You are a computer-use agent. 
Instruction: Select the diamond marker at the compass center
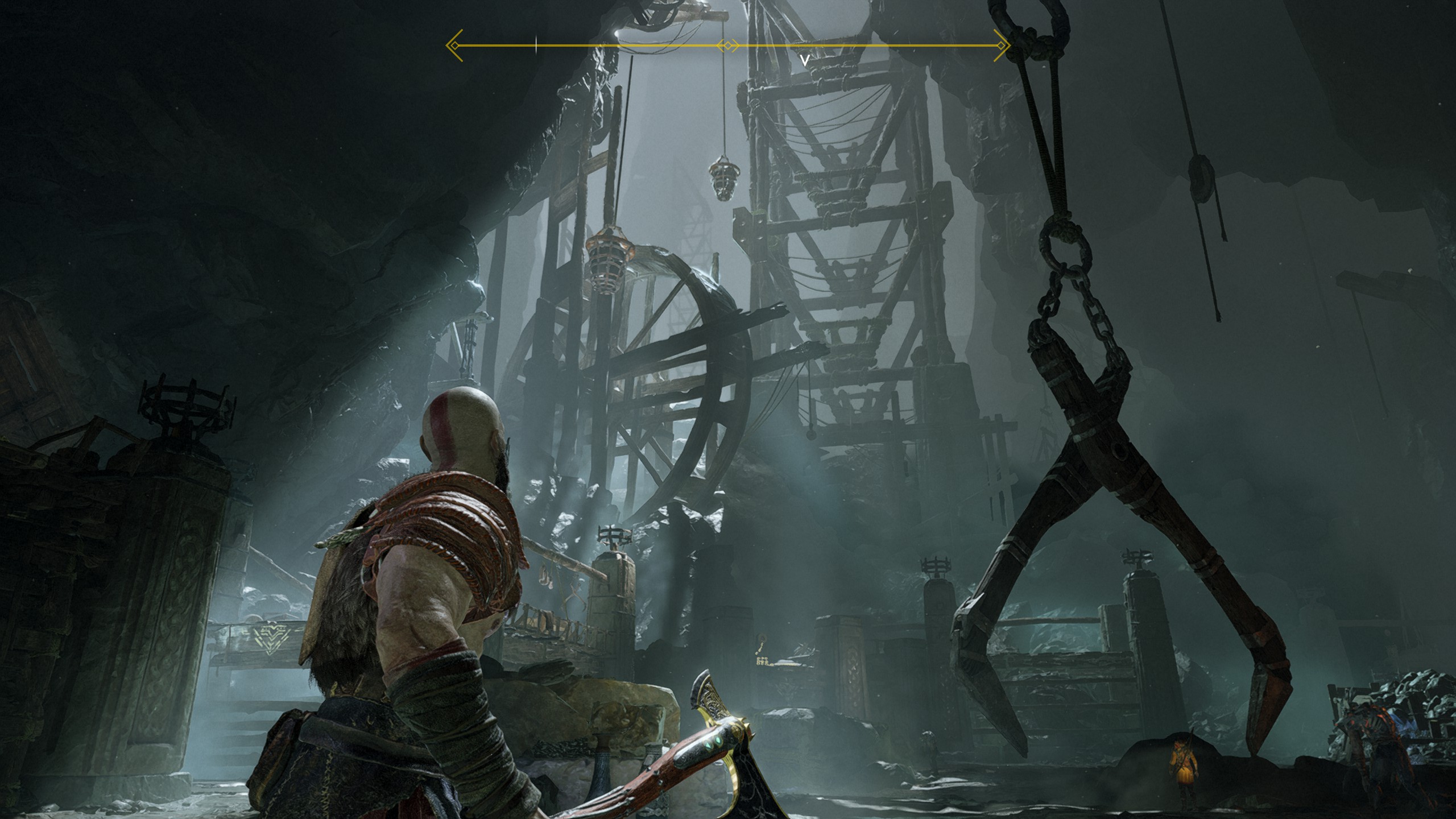(x=728, y=45)
